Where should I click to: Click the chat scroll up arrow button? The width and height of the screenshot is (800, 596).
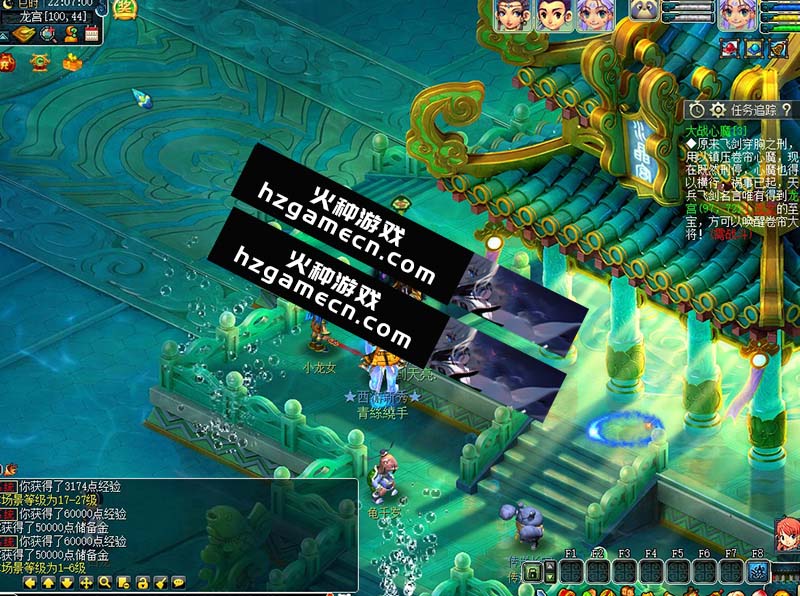[47, 582]
